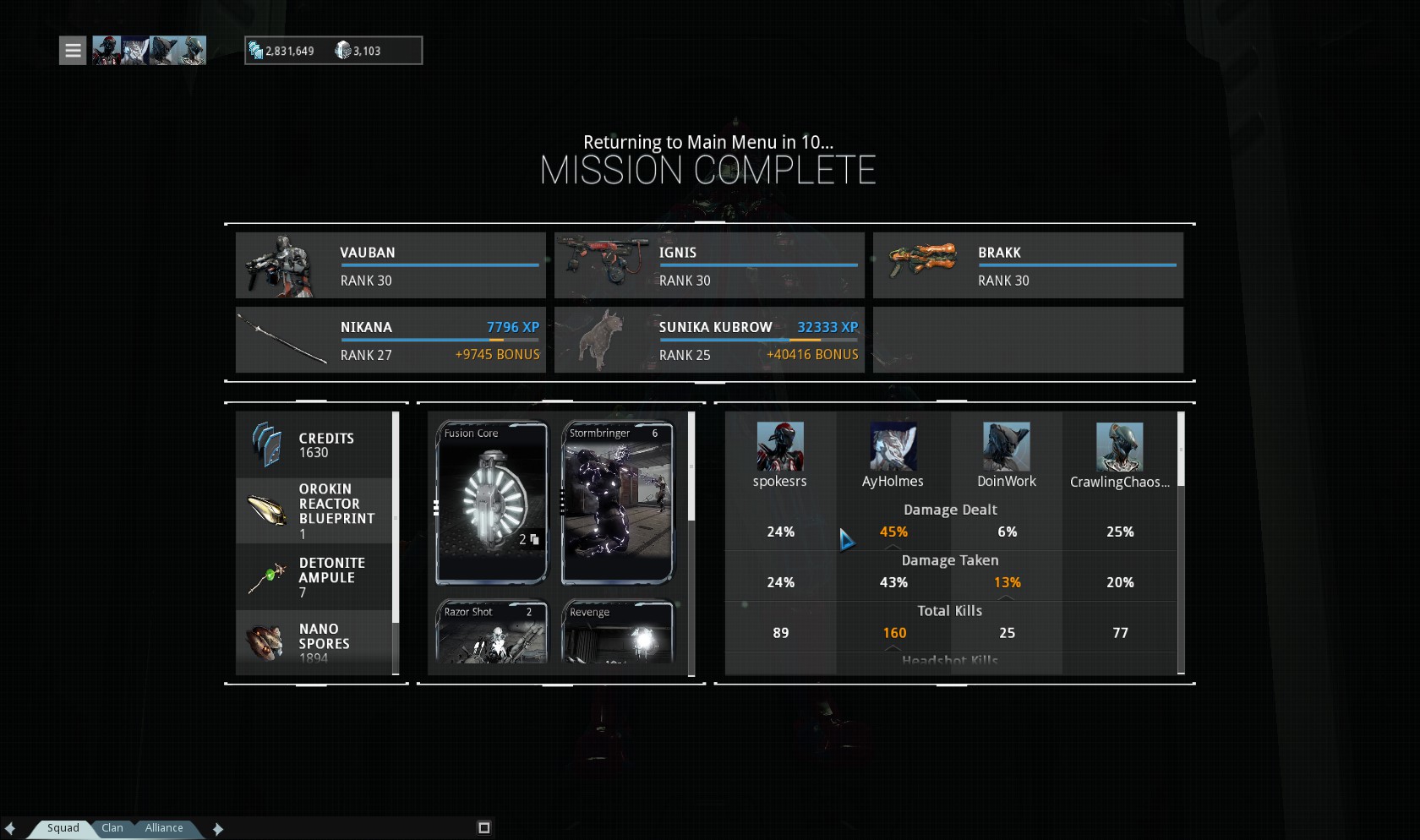Pick the Revenge mod card
The height and width of the screenshot is (840, 1420).
[x=617, y=631]
